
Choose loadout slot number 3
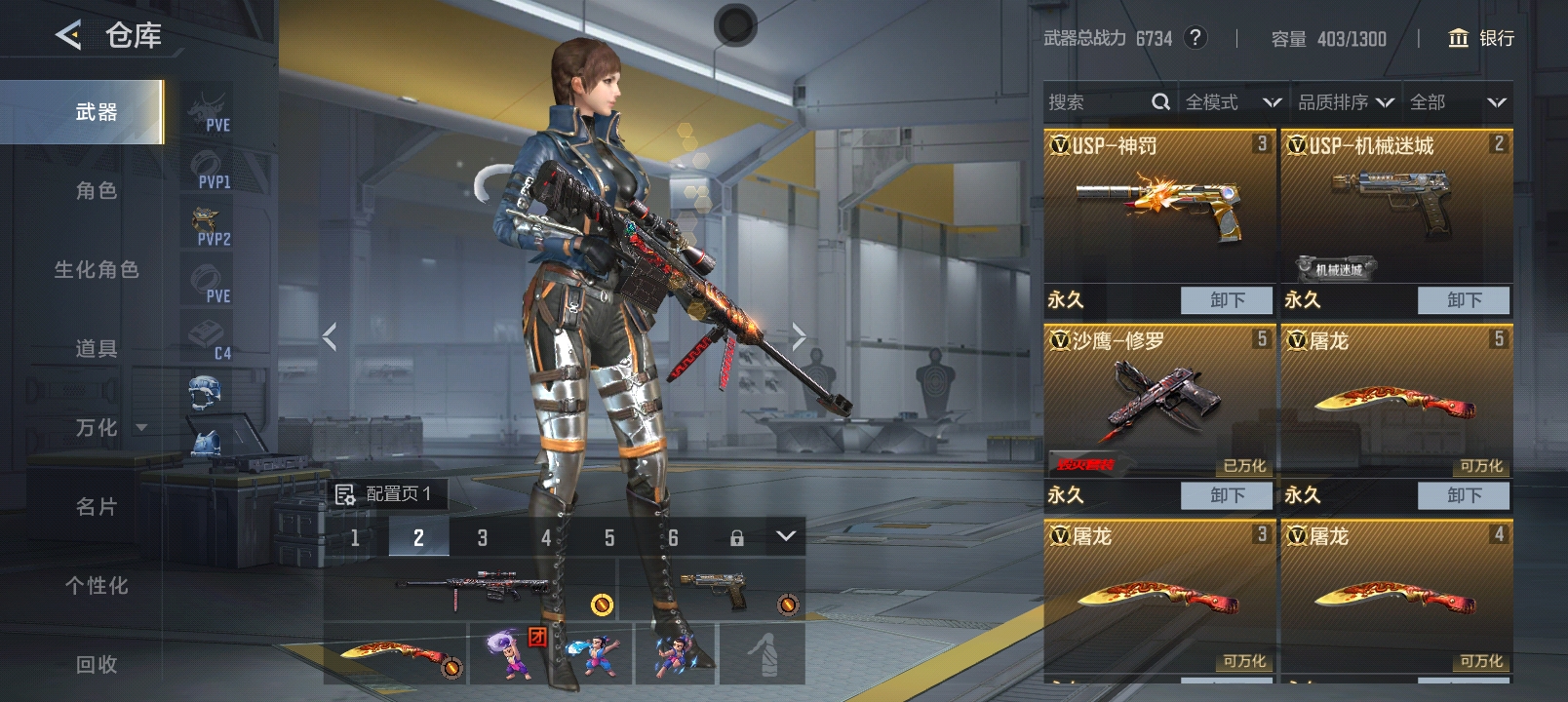(x=482, y=537)
